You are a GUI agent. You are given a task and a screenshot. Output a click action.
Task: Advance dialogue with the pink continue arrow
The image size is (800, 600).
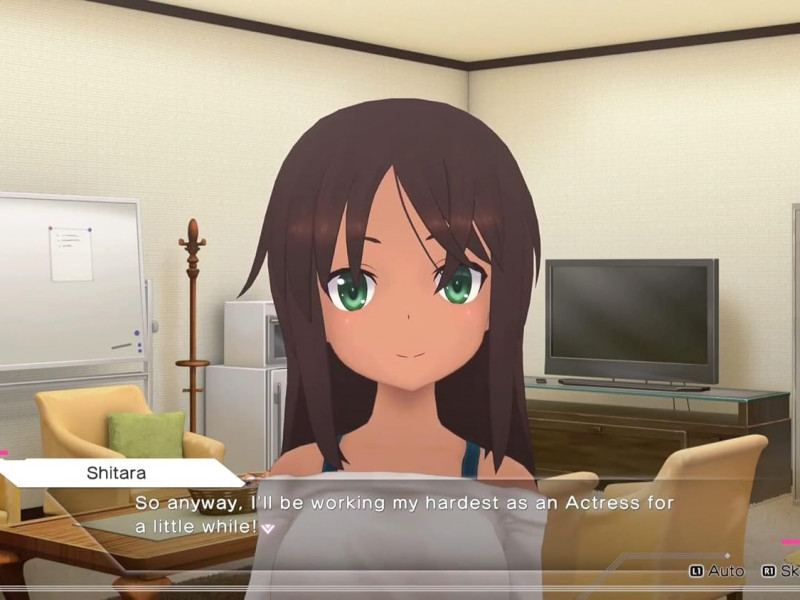(267, 528)
